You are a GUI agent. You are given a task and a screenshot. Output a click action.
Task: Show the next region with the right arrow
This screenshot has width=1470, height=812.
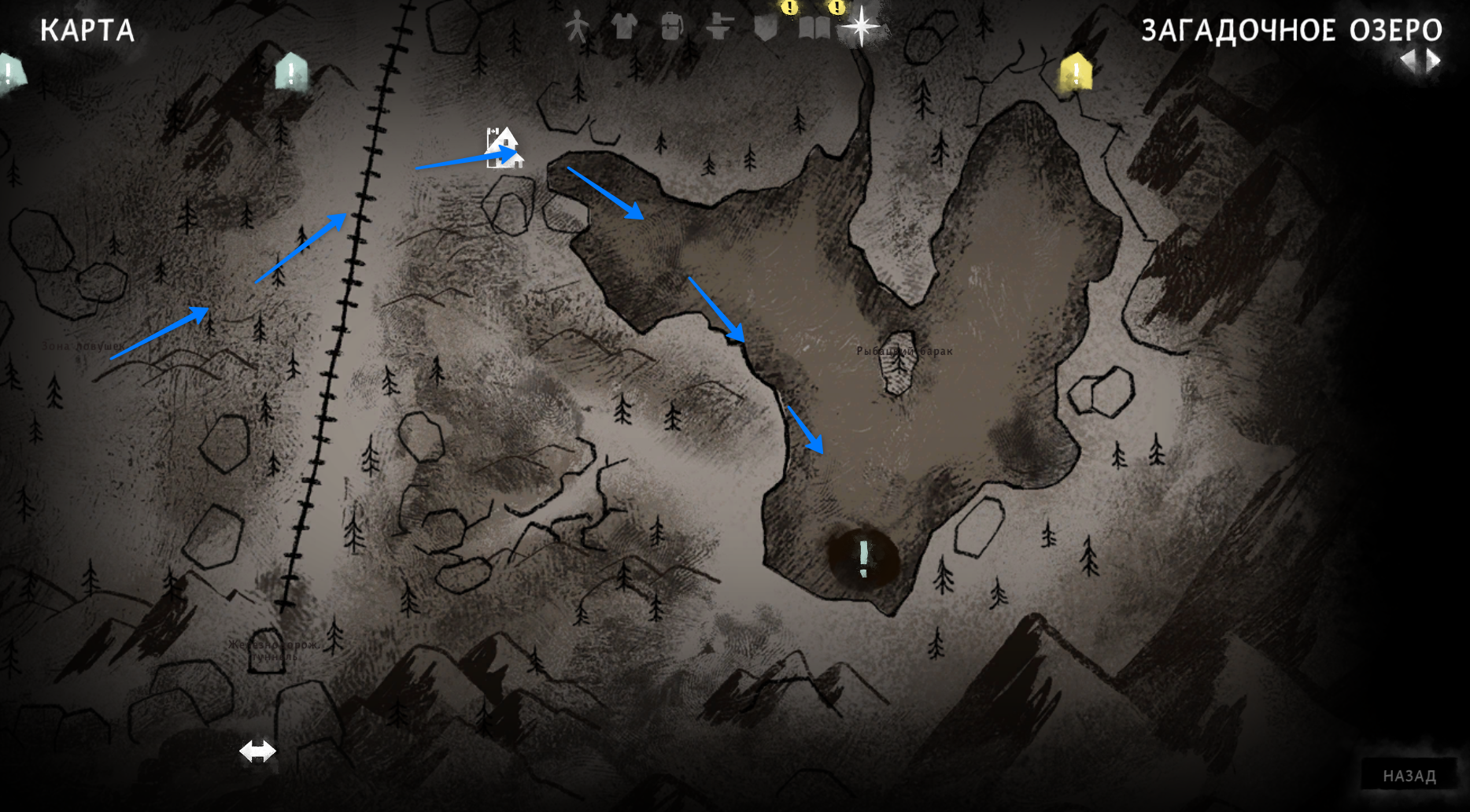[1435, 61]
